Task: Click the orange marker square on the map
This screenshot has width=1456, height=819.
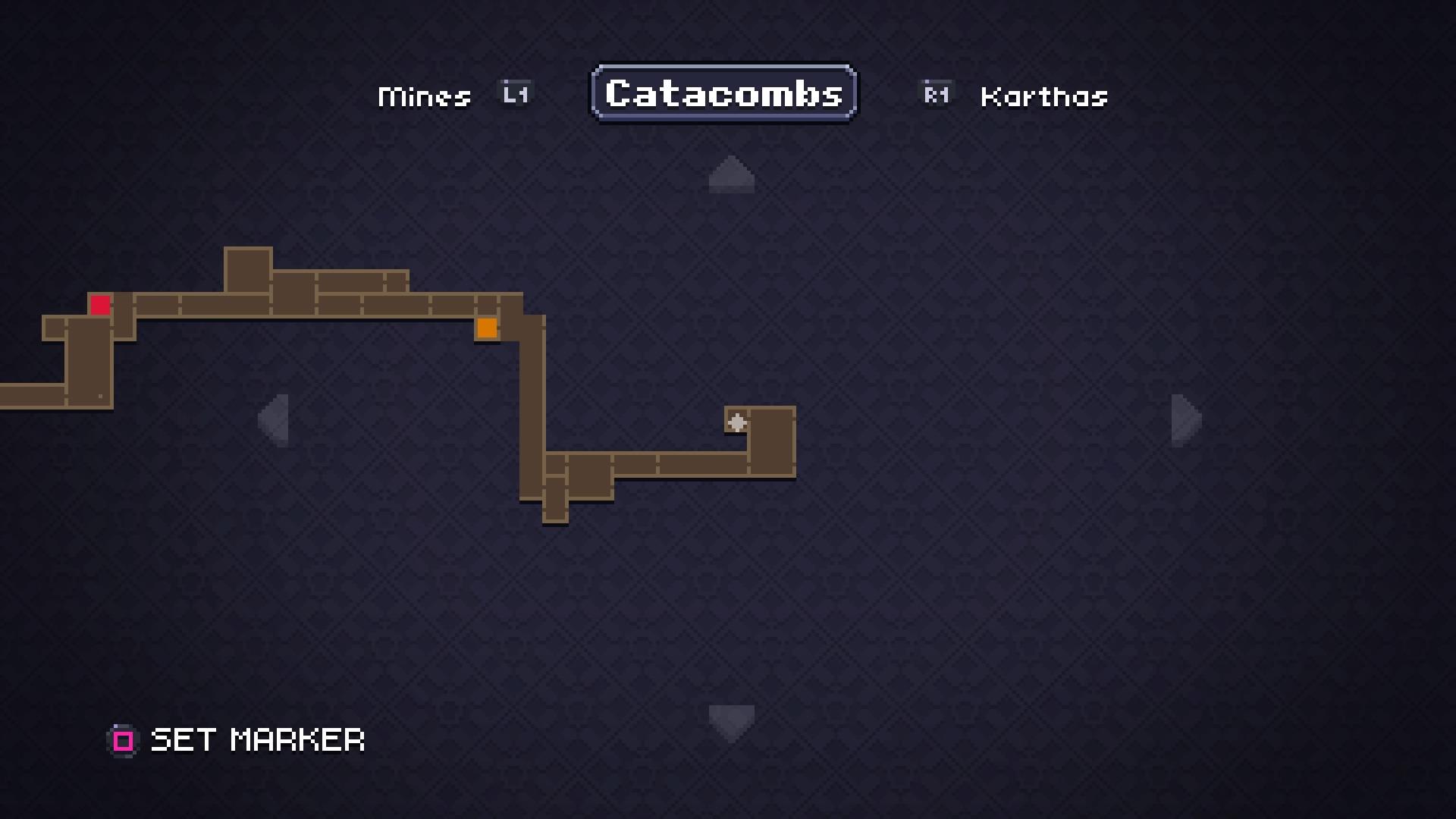Action: [x=488, y=328]
